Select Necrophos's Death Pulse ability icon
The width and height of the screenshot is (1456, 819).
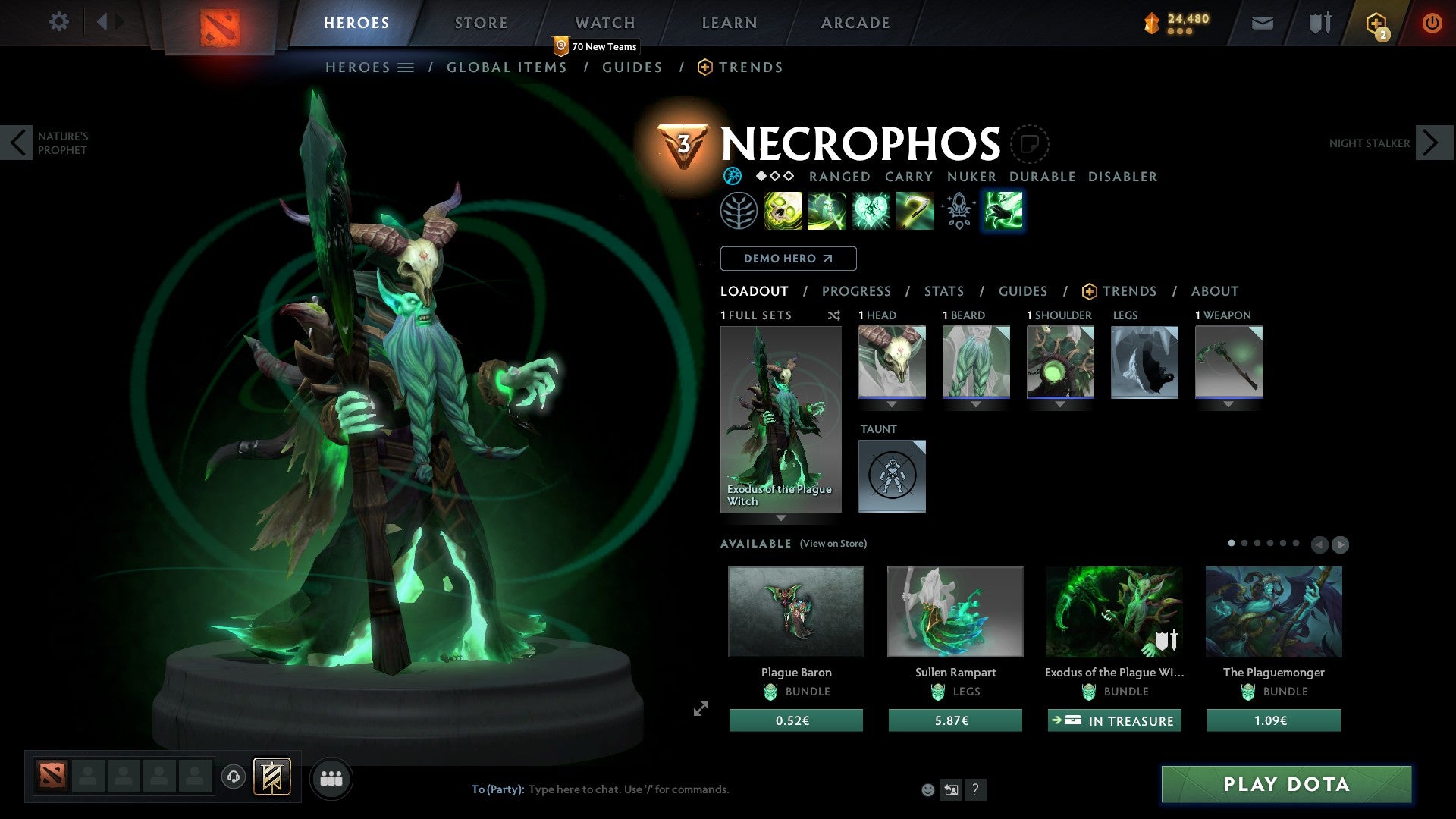[x=782, y=210]
